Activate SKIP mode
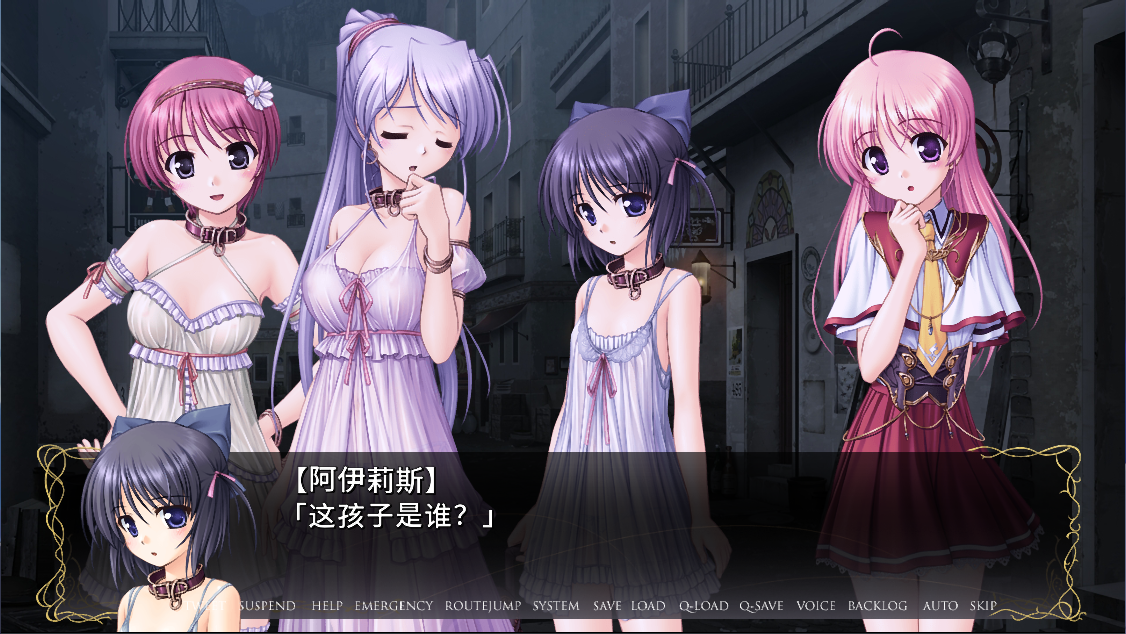 pyautogui.click(x=983, y=606)
